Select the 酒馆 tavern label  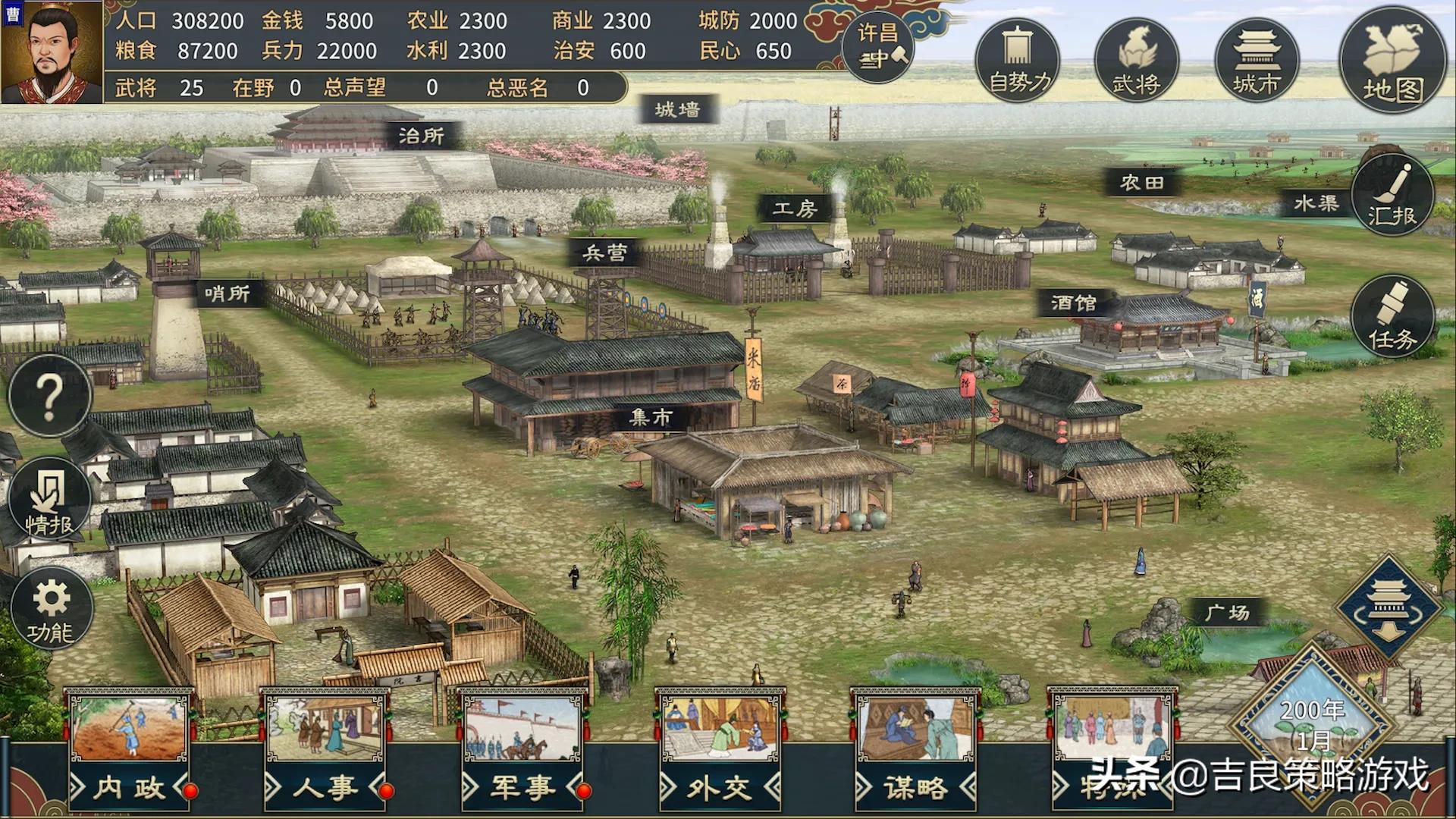(x=1074, y=303)
